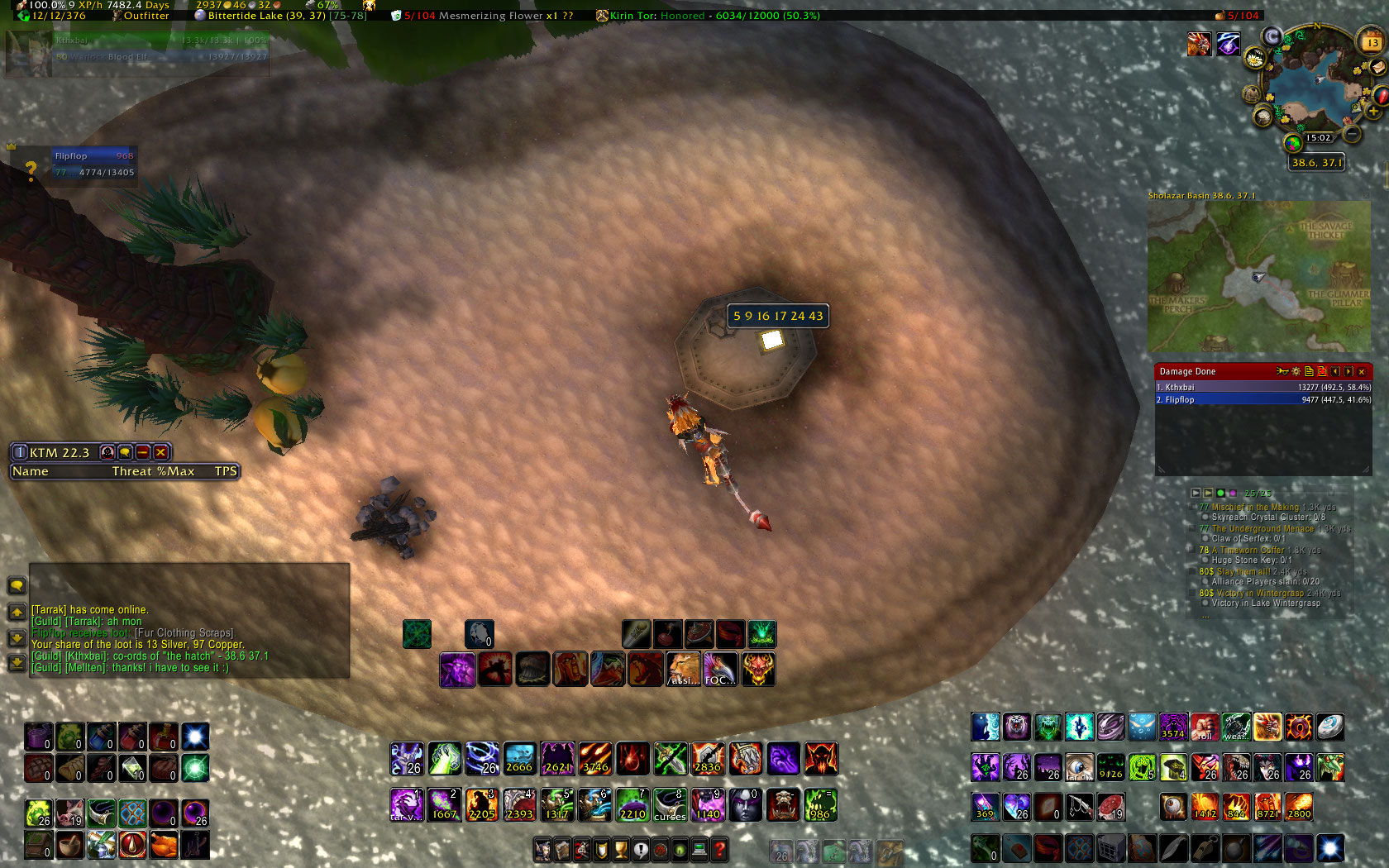
Task: Use the curses macro button
Action: click(x=670, y=804)
